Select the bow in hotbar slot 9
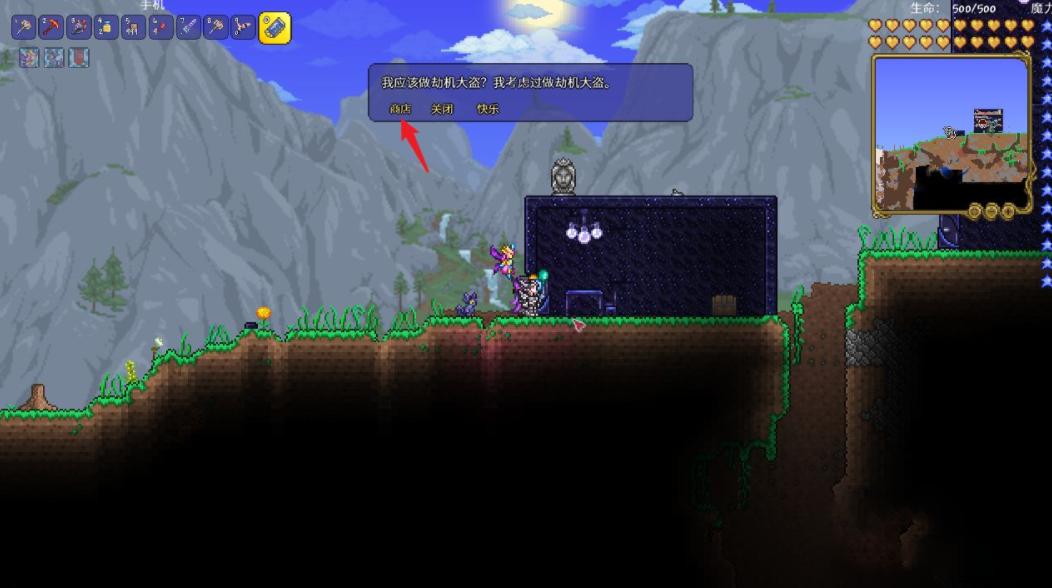Image resolution: width=1052 pixels, height=588 pixels. 243,28
